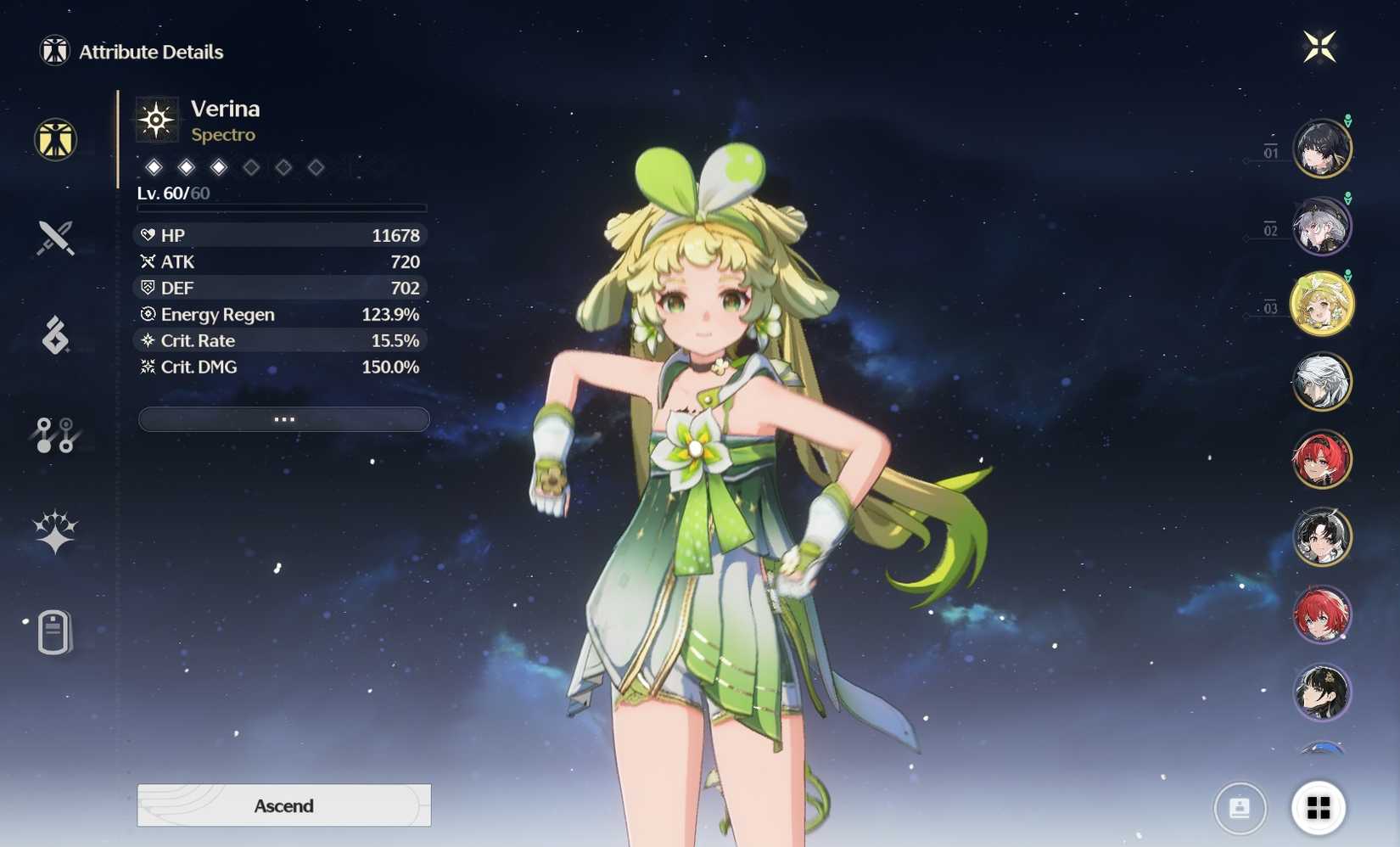This screenshot has height=847, width=1400.
Task: Activate the fourth resonance diamond node
Action: tap(251, 167)
